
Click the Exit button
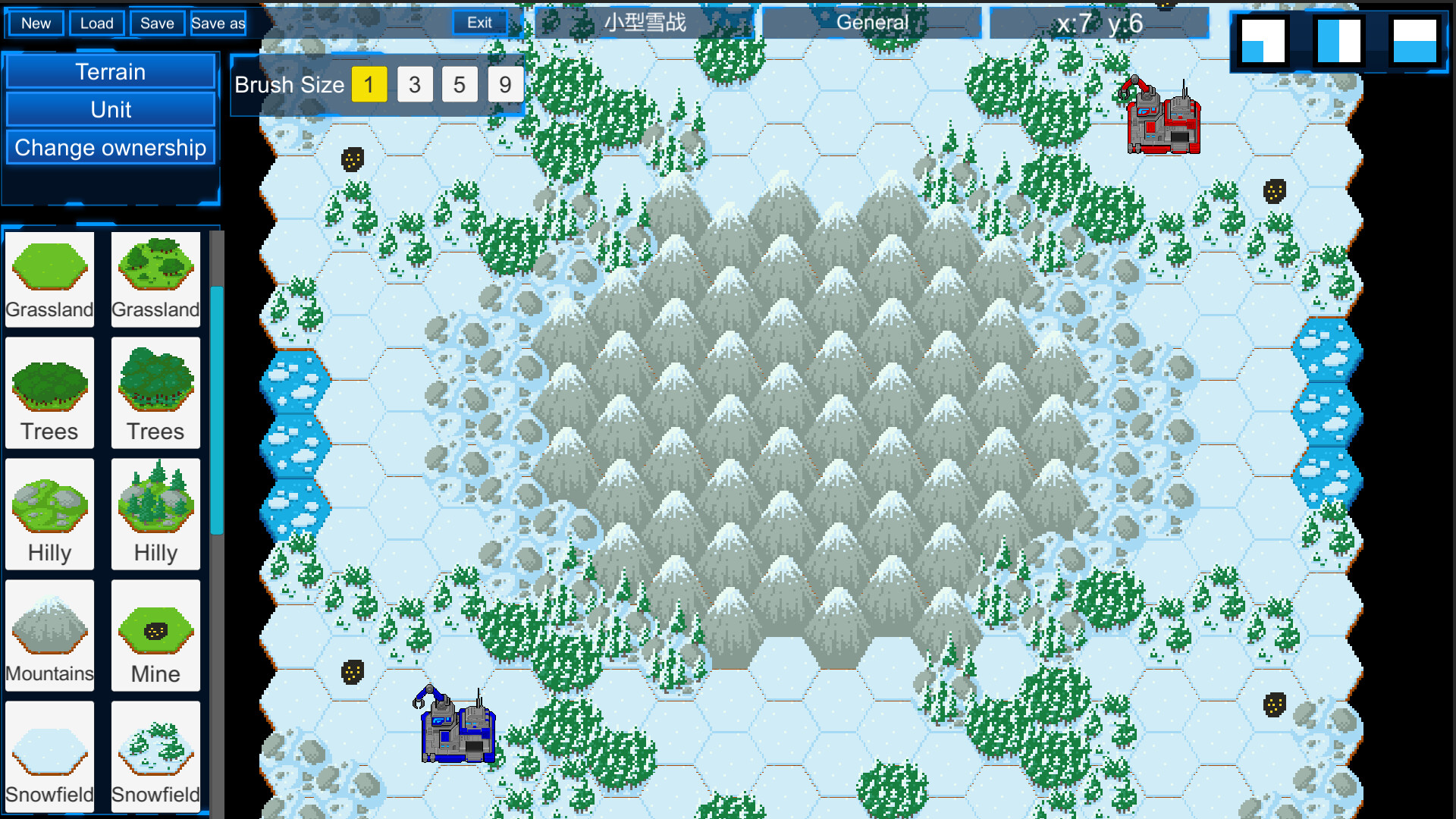[x=479, y=22]
